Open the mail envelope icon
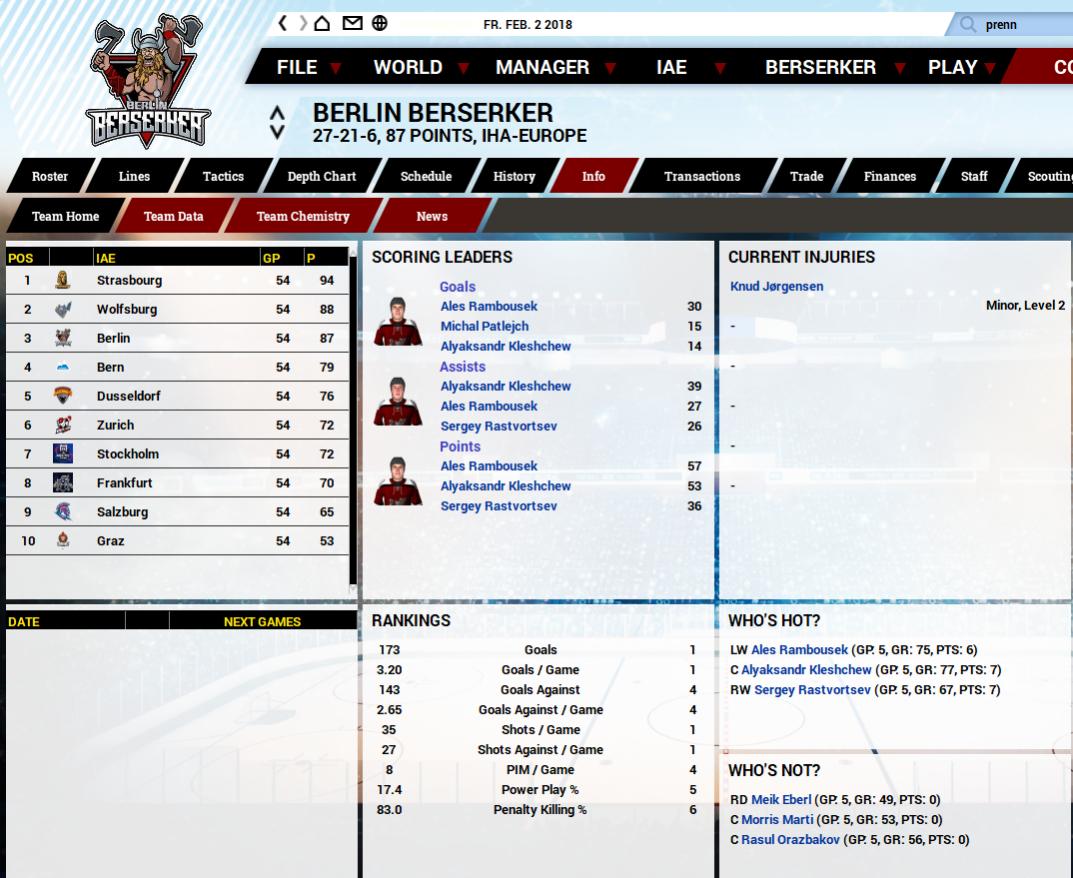 [352, 24]
